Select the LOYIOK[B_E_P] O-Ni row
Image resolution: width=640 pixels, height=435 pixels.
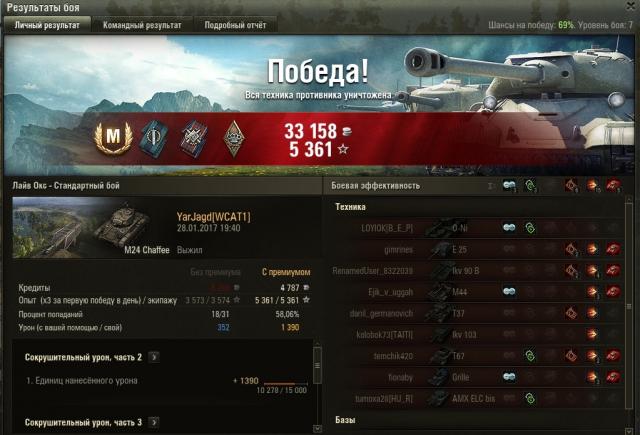480,228
